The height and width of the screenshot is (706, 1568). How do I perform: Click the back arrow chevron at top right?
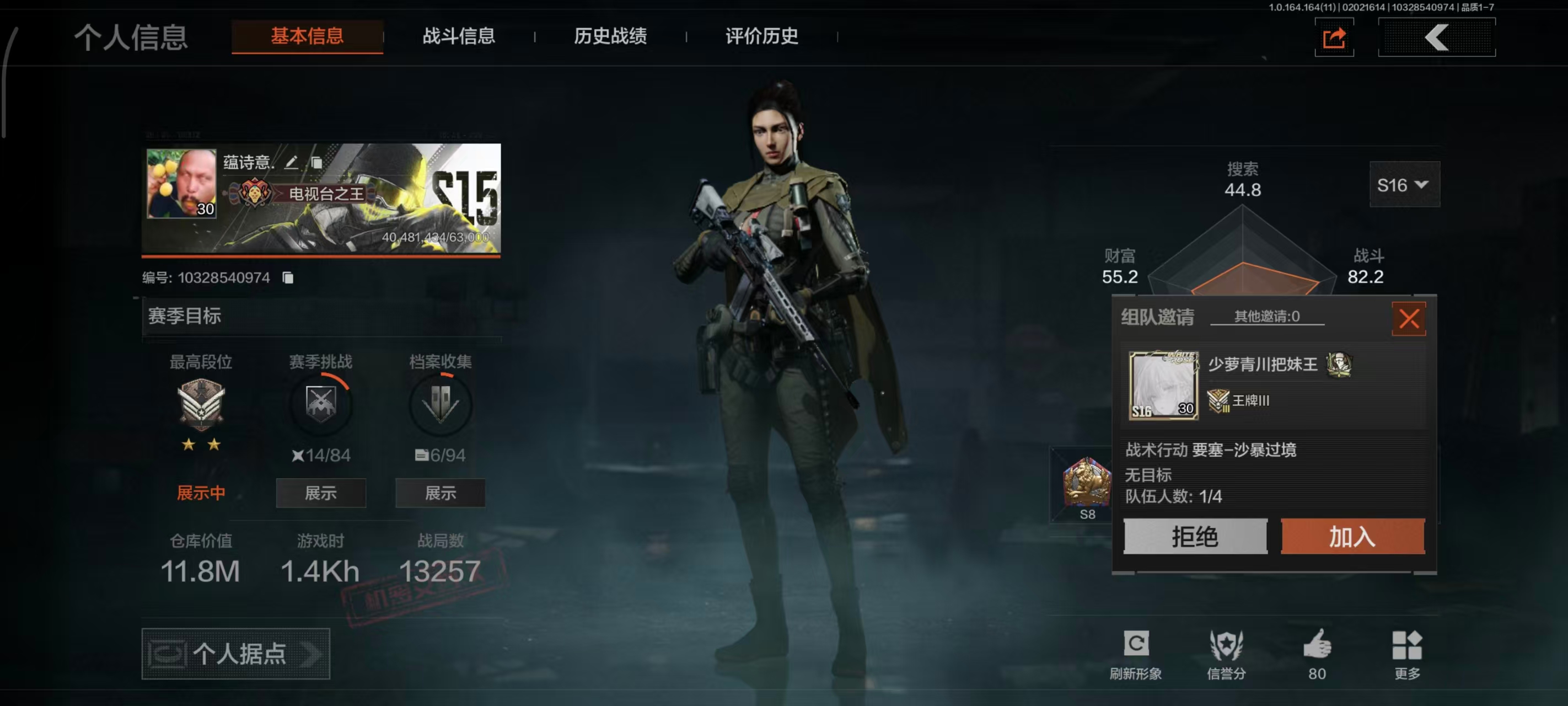pyautogui.click(x=1437, y=38)
